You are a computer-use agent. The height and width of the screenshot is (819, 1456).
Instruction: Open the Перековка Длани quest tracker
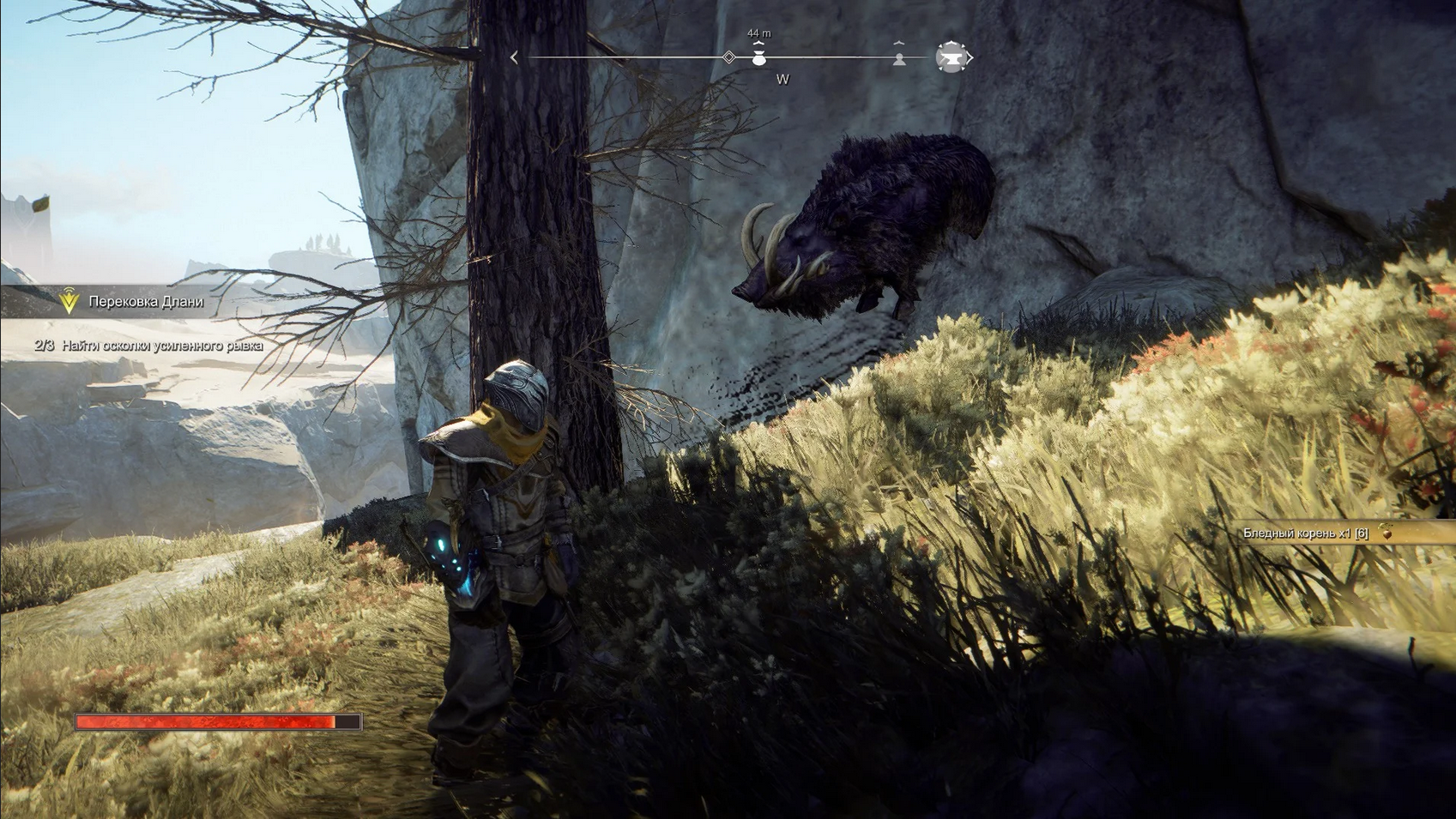[145, 301]
